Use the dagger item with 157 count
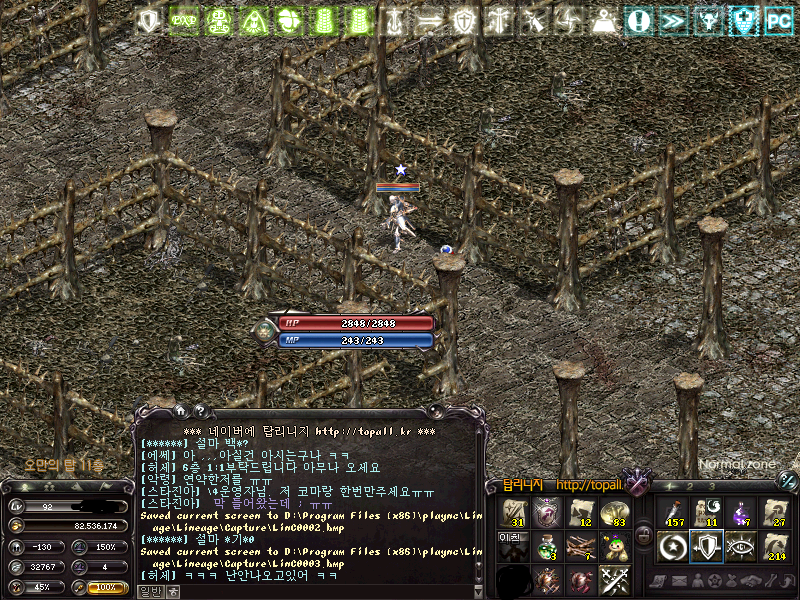 point(674,512)
